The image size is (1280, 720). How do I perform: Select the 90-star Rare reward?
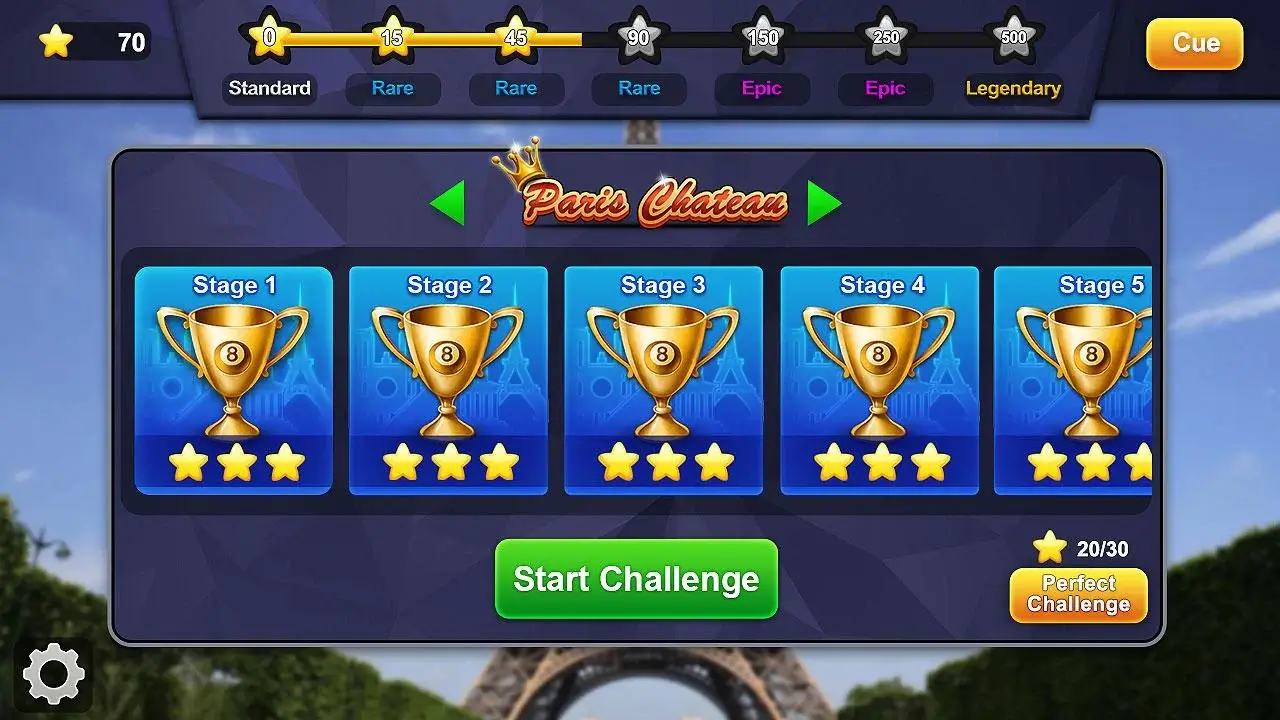click(x=639, y=40)
